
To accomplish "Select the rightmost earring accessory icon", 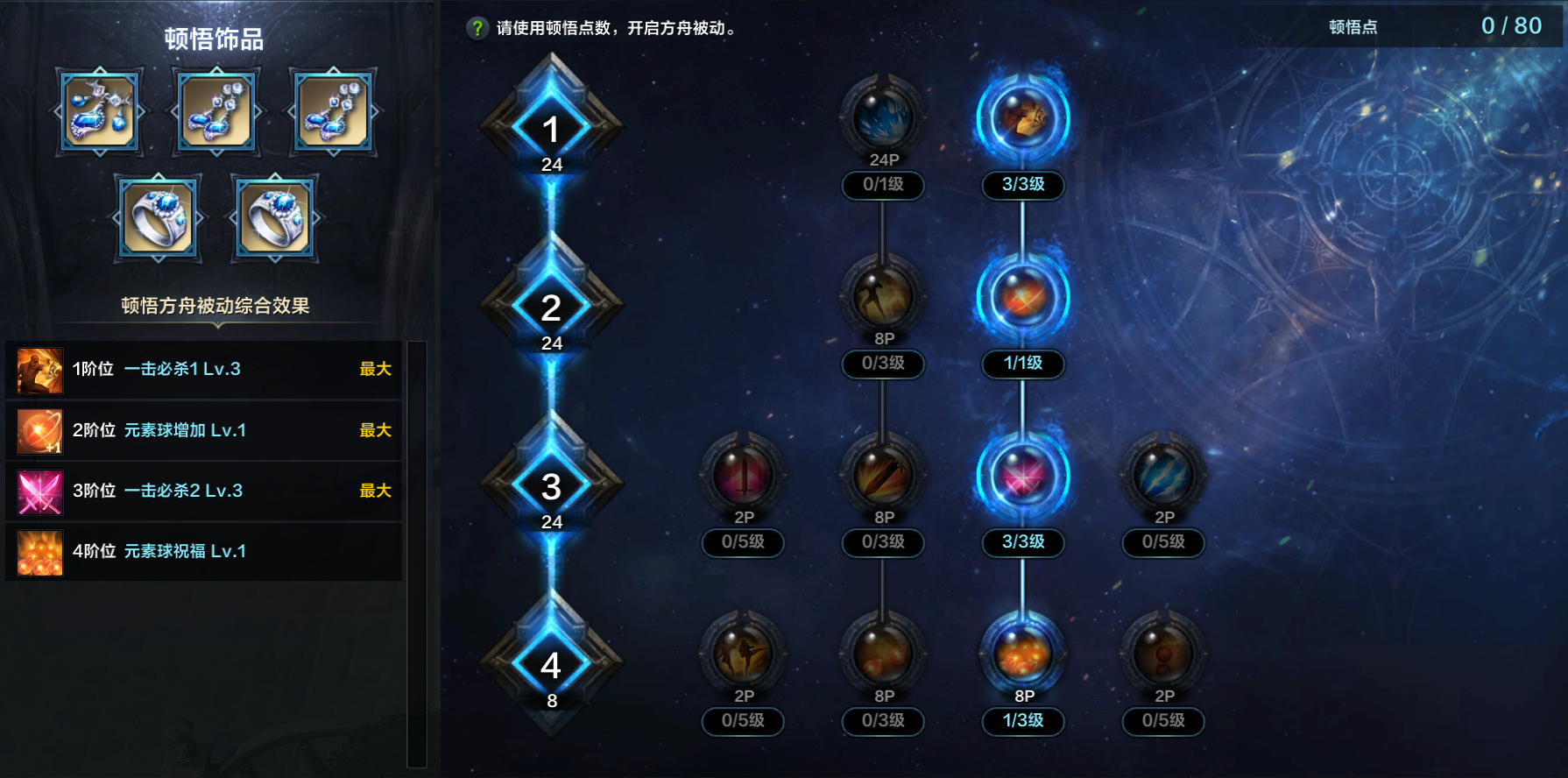I will 331,112.
